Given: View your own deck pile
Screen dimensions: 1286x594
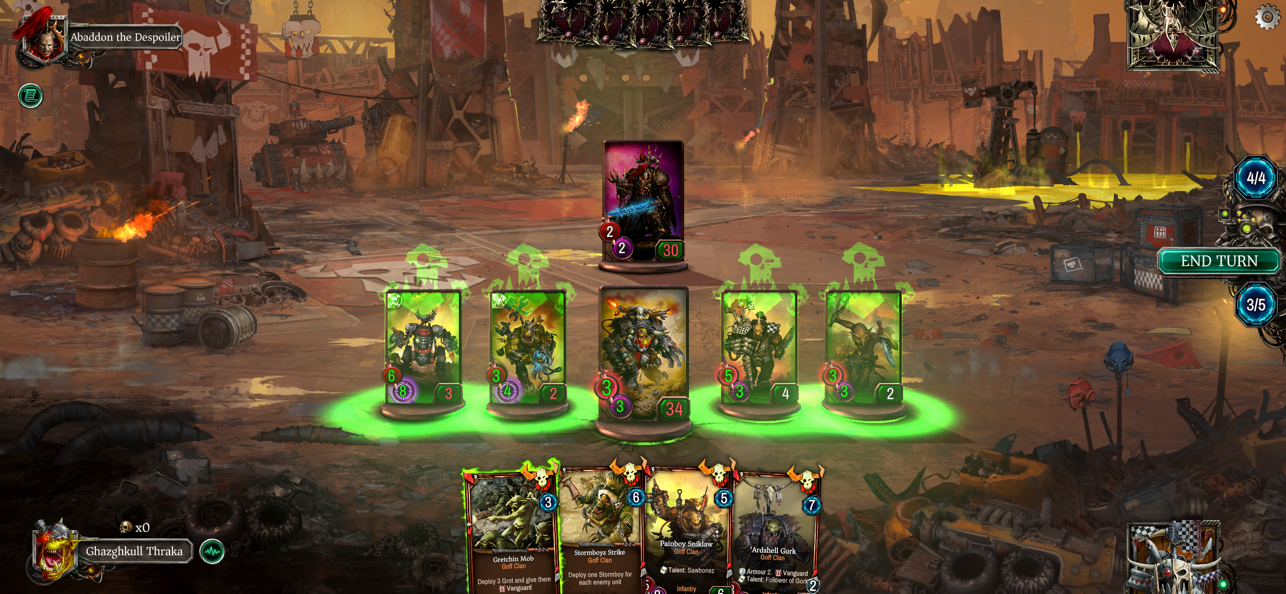Looking at the screenshot, I should pyautogui.click(x=1172, y=557).
